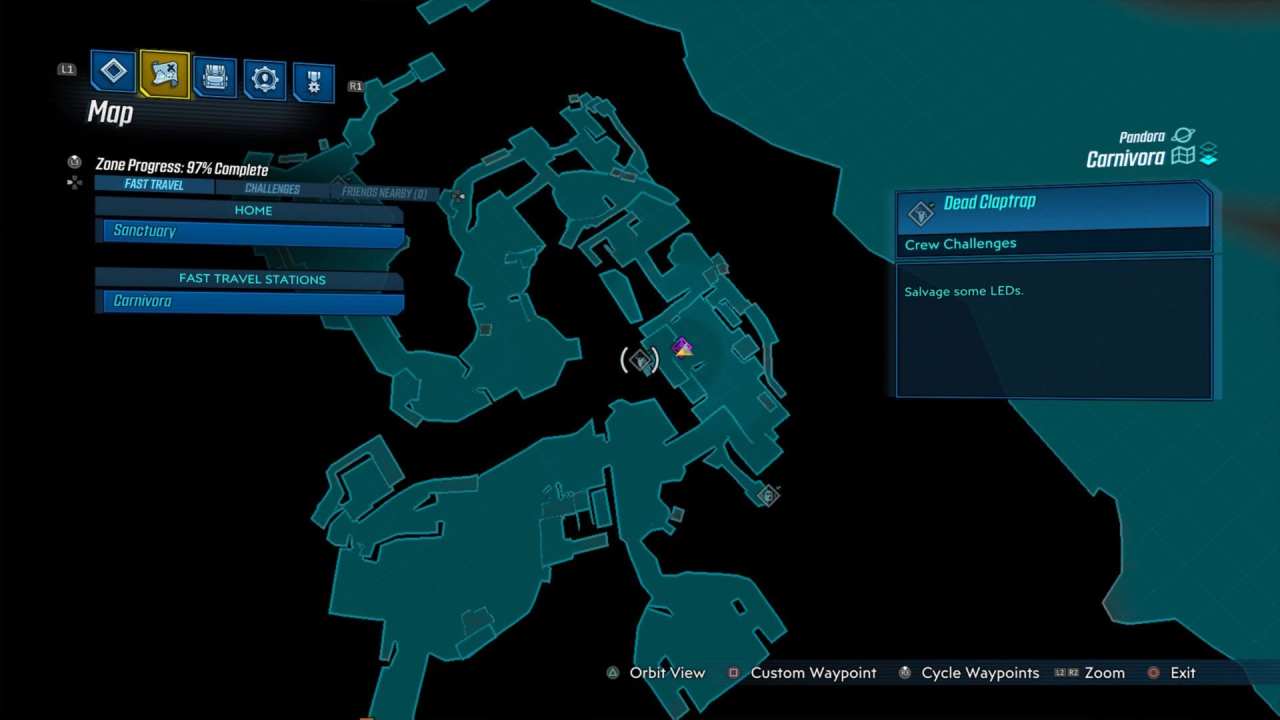Select the Map tab icon

[164, 71]
